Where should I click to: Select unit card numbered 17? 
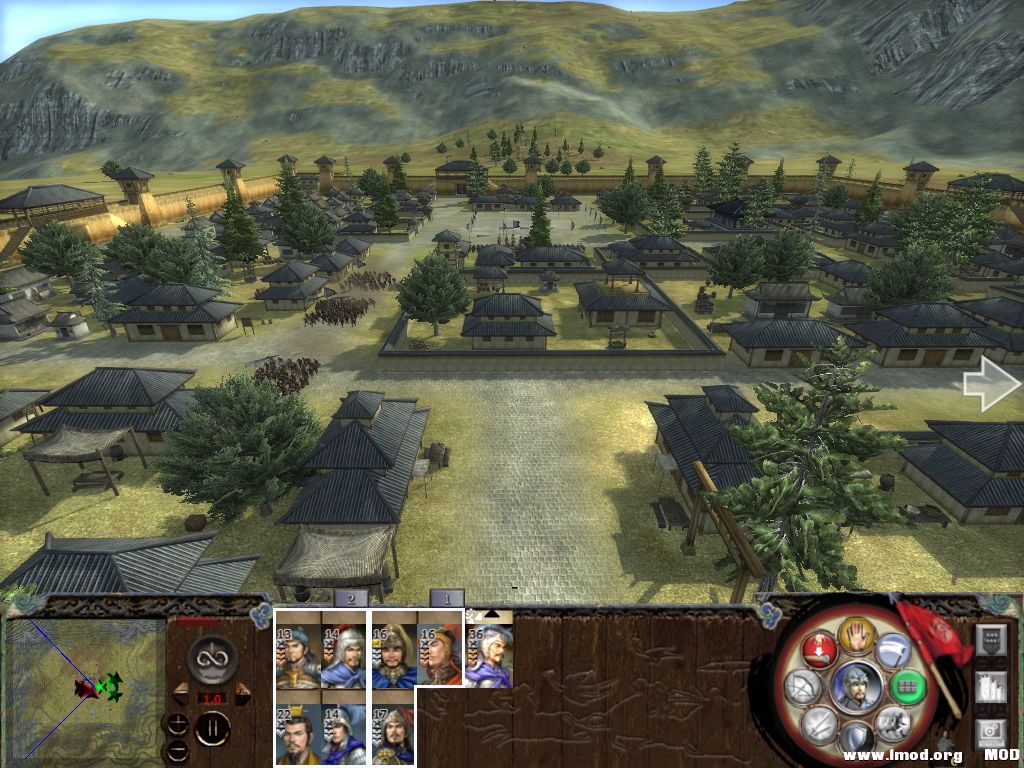tap(393, 734)
